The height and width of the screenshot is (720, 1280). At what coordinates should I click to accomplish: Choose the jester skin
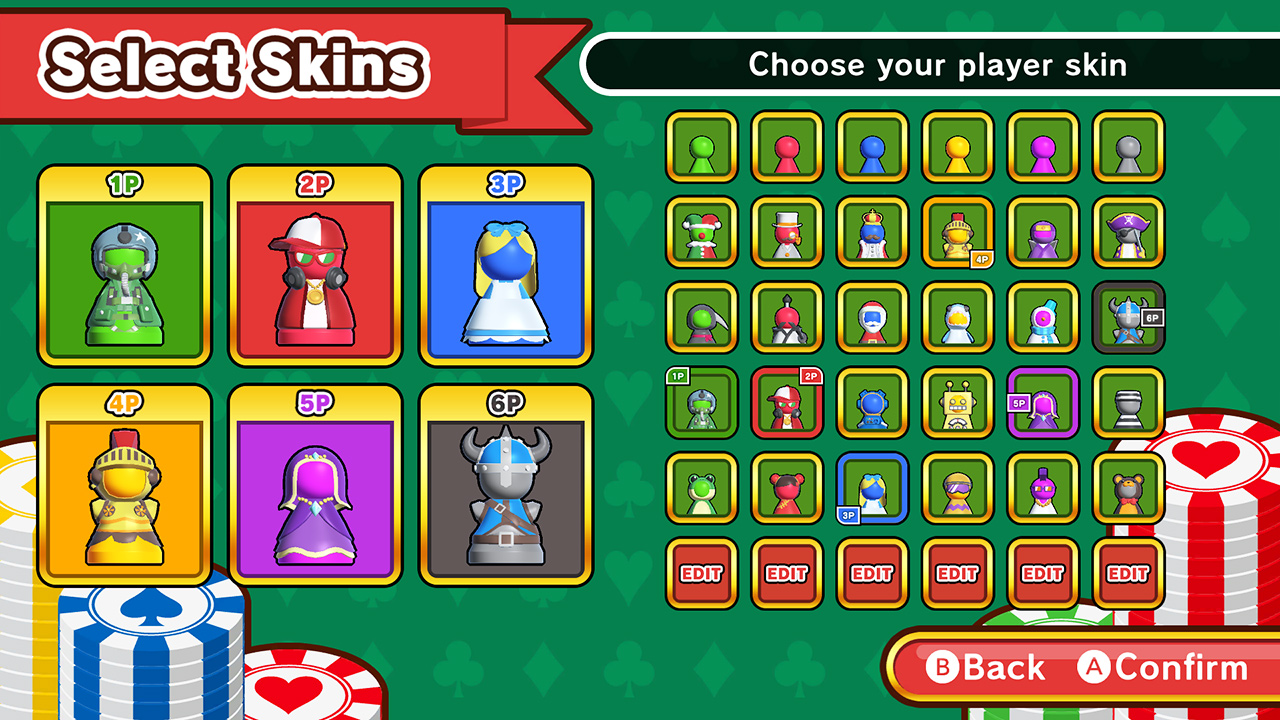point(701,232)
